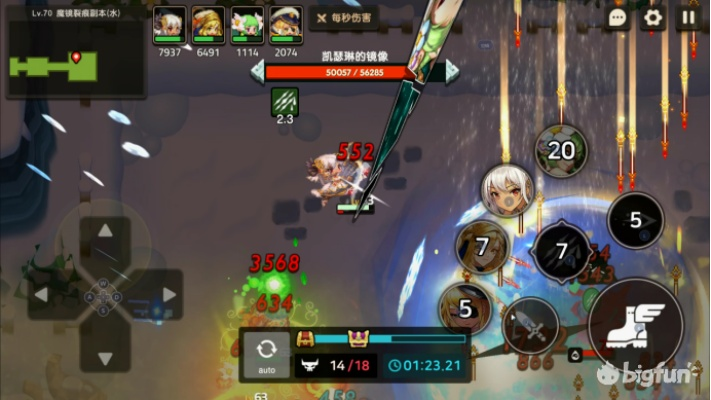This screenshot has width=711, height=400.
Task: Activate the arrow skill on cooldown 5
Action: point(635,219)
